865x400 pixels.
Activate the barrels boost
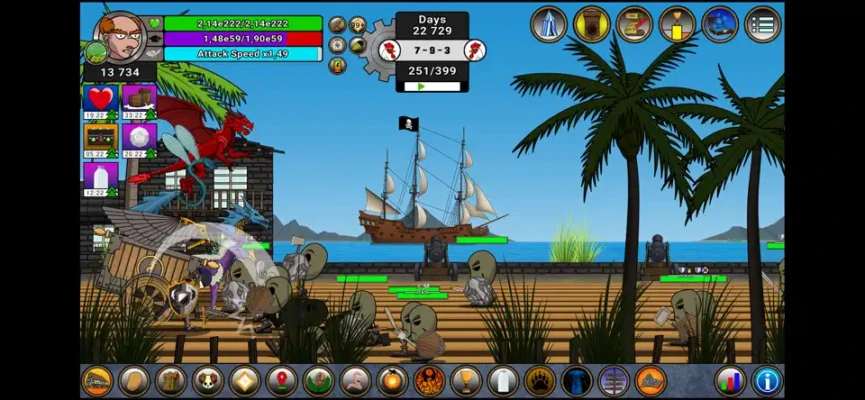click(139, 99)
